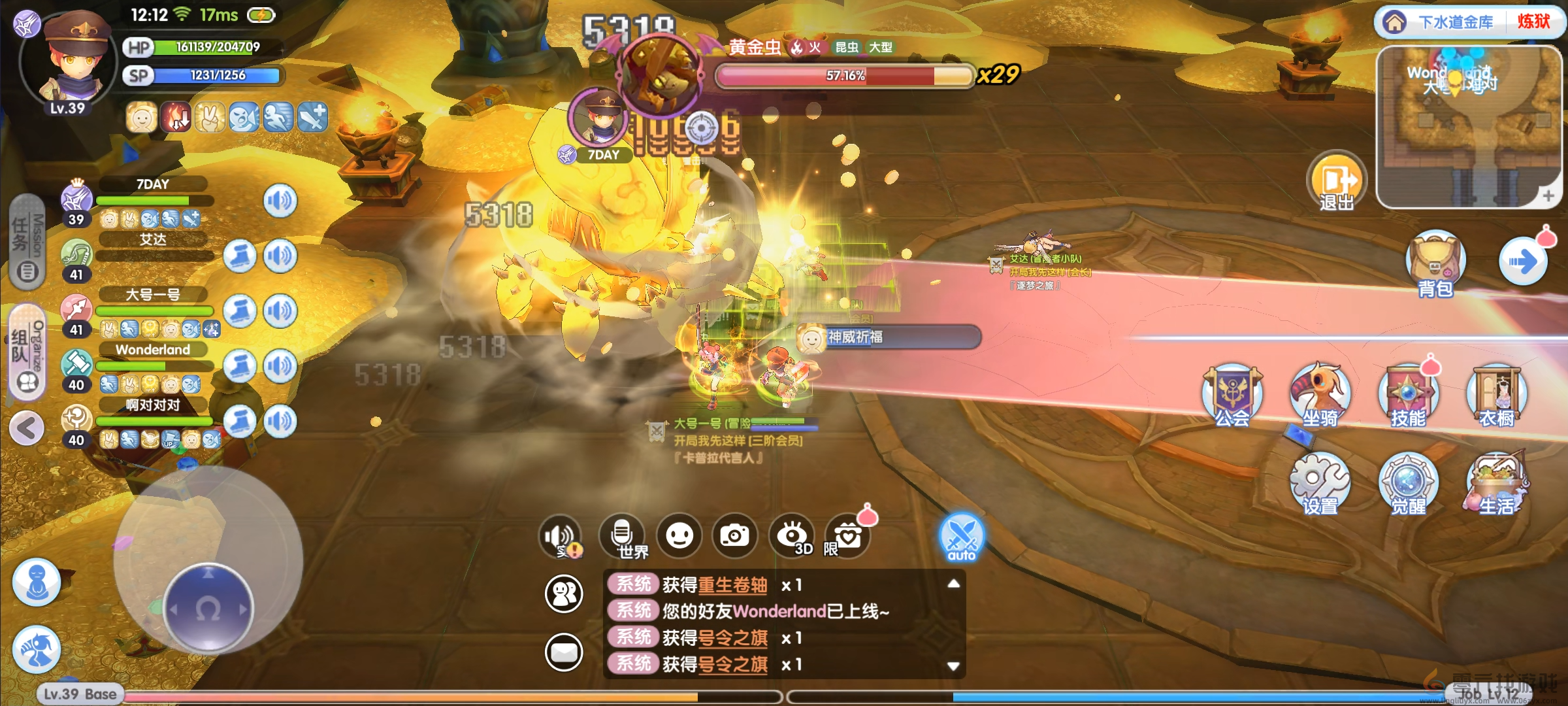1568x706 pixels.
Task: Select the 世界 world voice channel button
Action: tap(623, 536)
